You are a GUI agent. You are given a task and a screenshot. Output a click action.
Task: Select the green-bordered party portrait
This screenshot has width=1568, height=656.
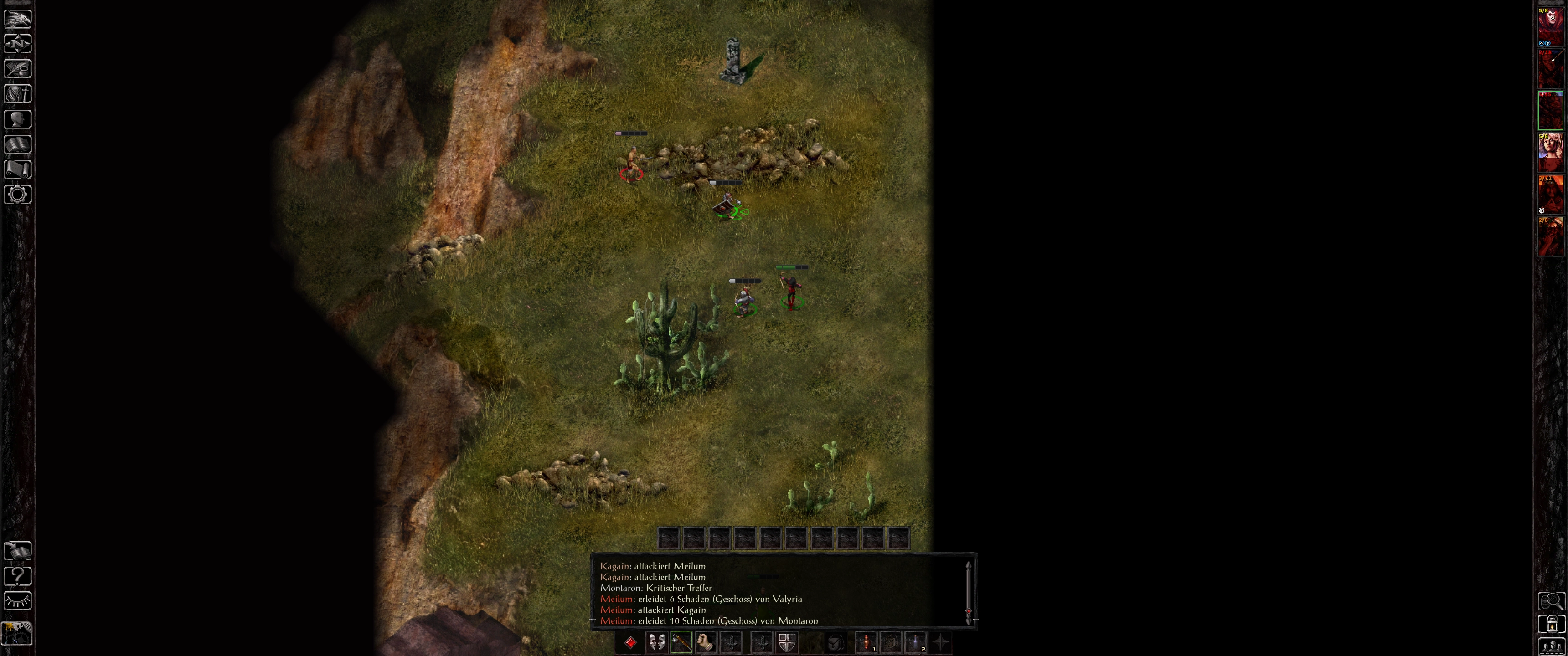[x=1550, y=110]
